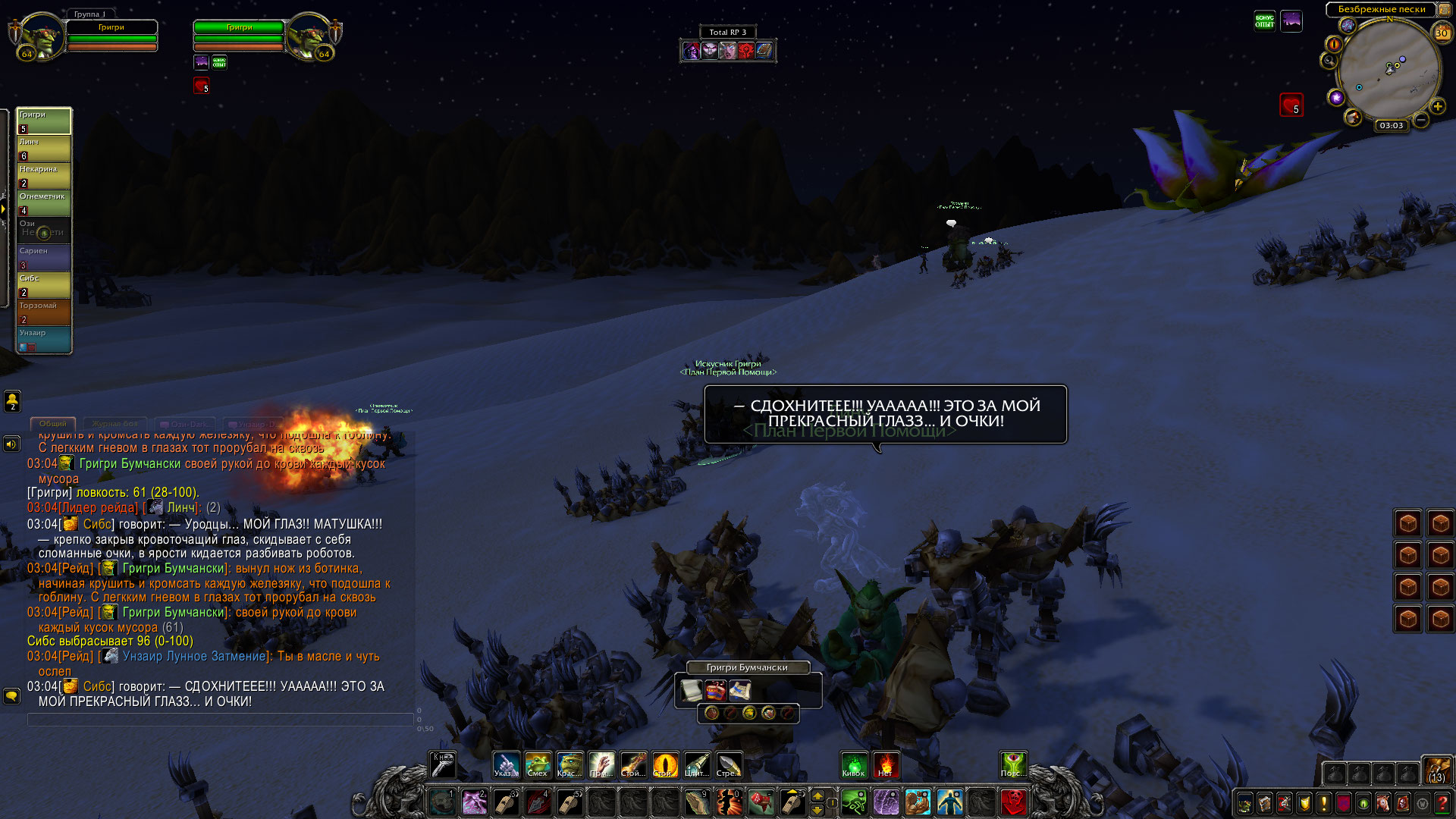Target Некарина in the raid frame

(44, 176)
